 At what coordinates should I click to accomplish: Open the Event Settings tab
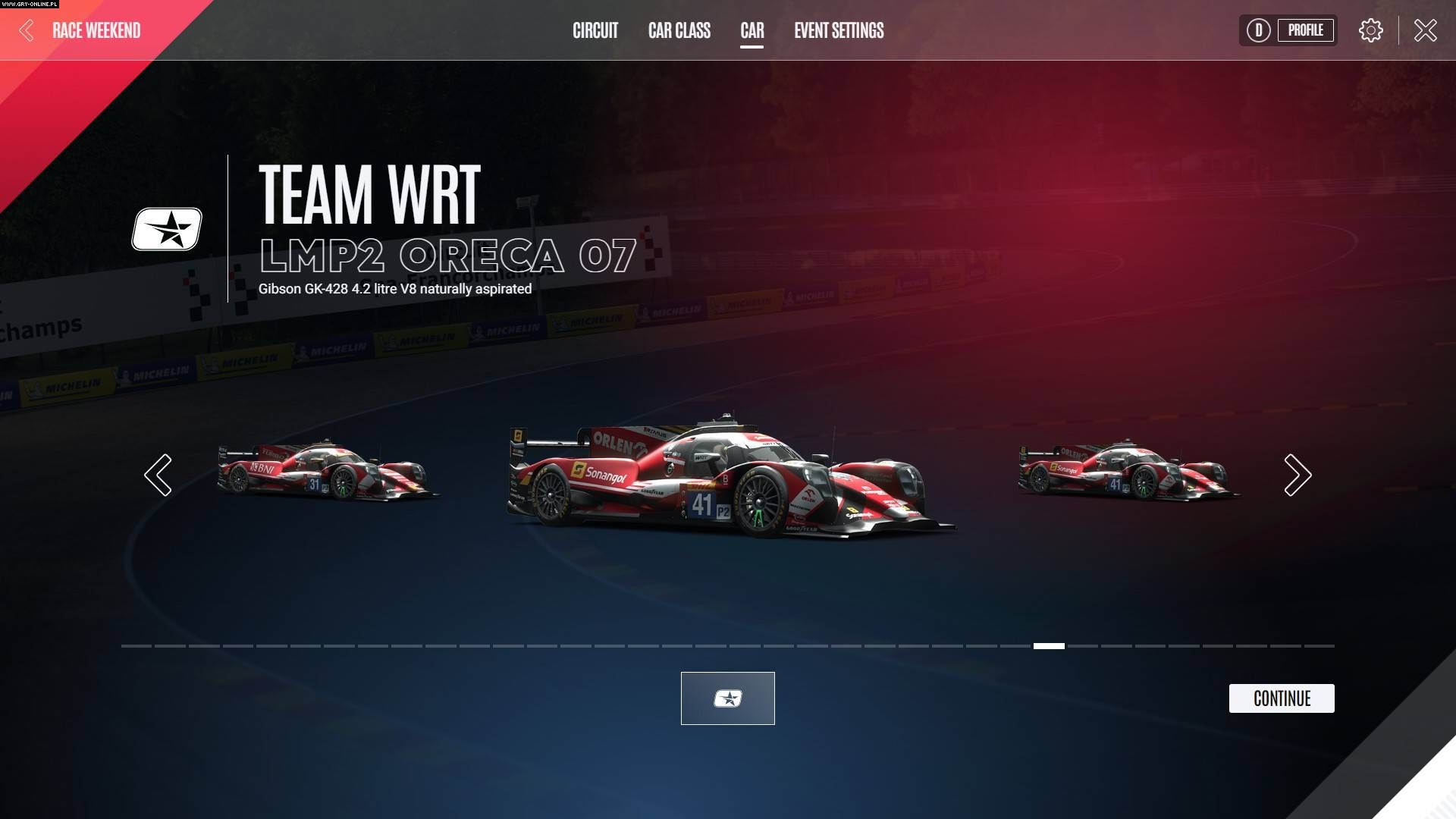(839, 30)
